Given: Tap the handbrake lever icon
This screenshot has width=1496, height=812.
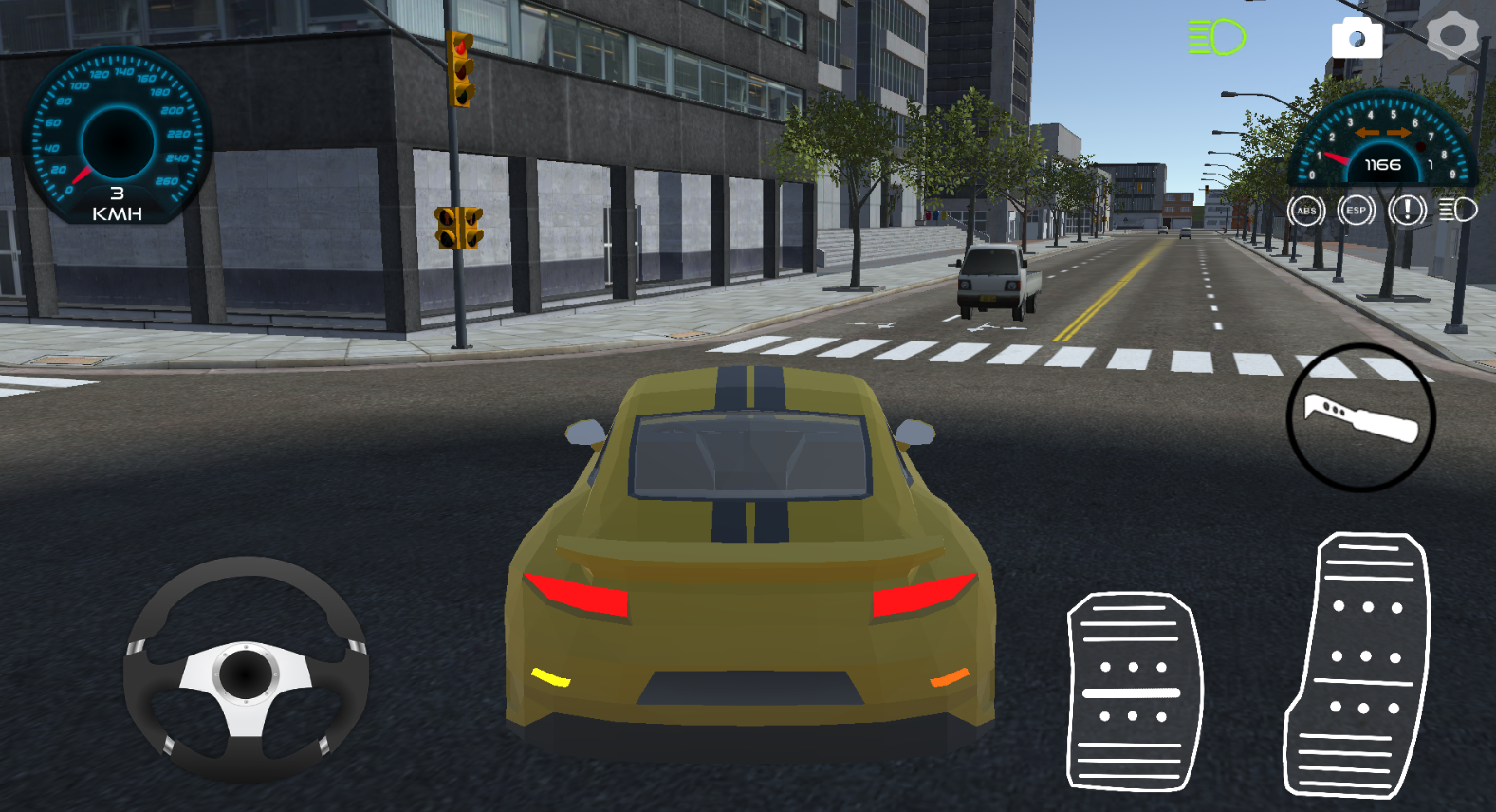Looking at the screenshot, I should coord(1359,417).
